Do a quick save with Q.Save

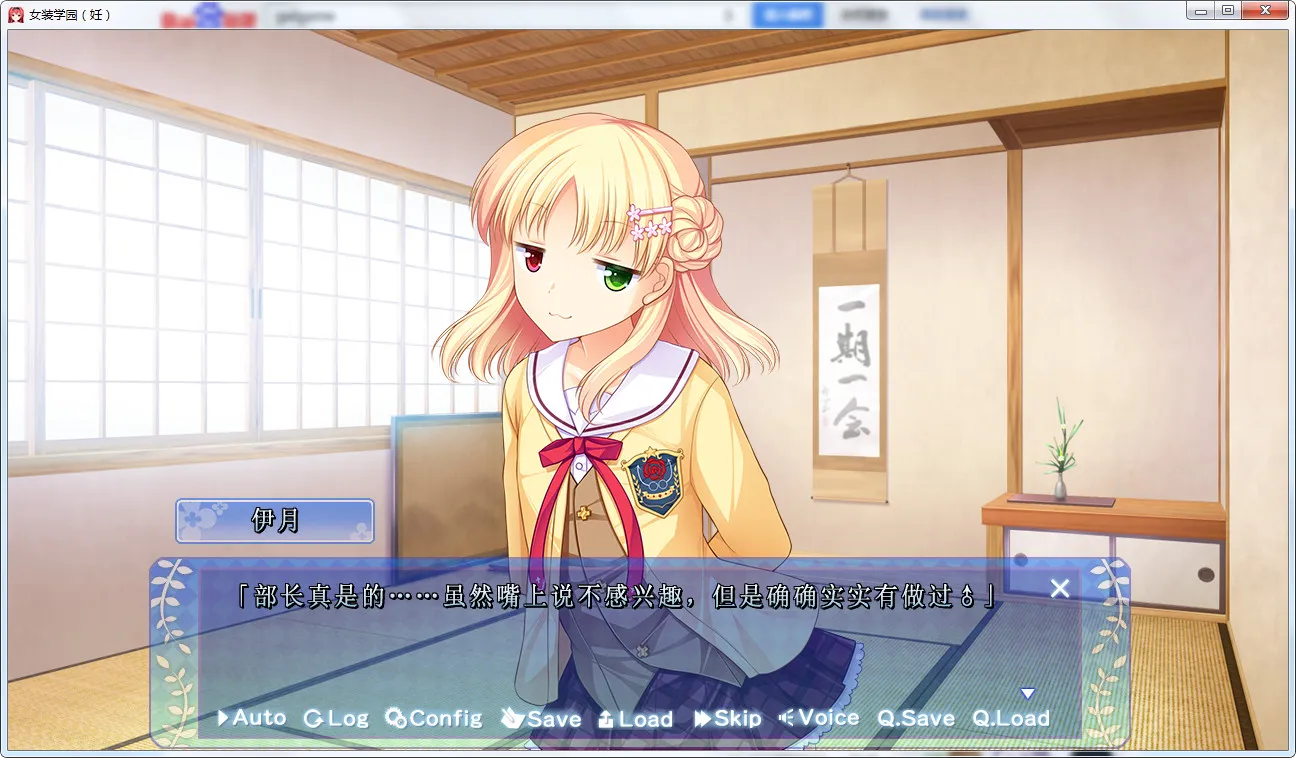click(916, 718)
